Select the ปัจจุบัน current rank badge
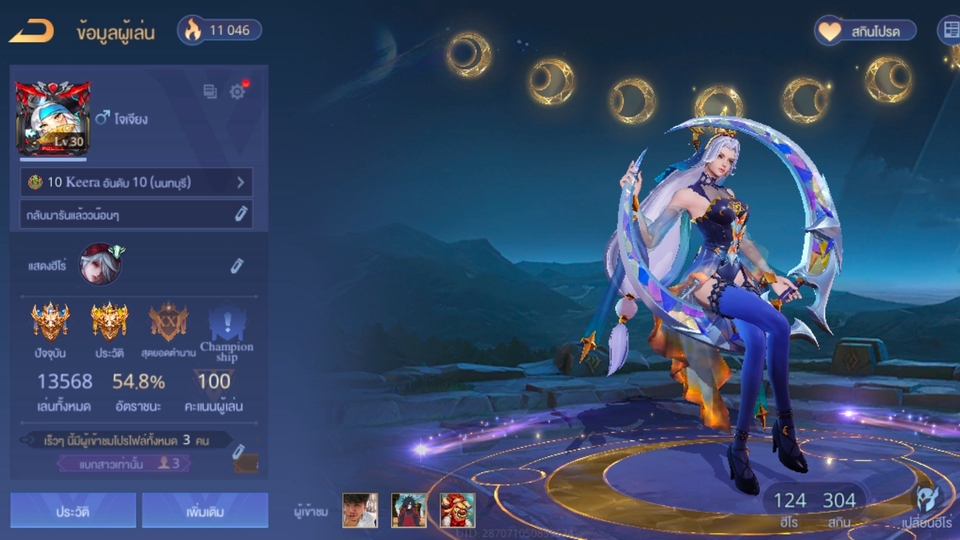960x540 pixels. [x=50, y=325]
